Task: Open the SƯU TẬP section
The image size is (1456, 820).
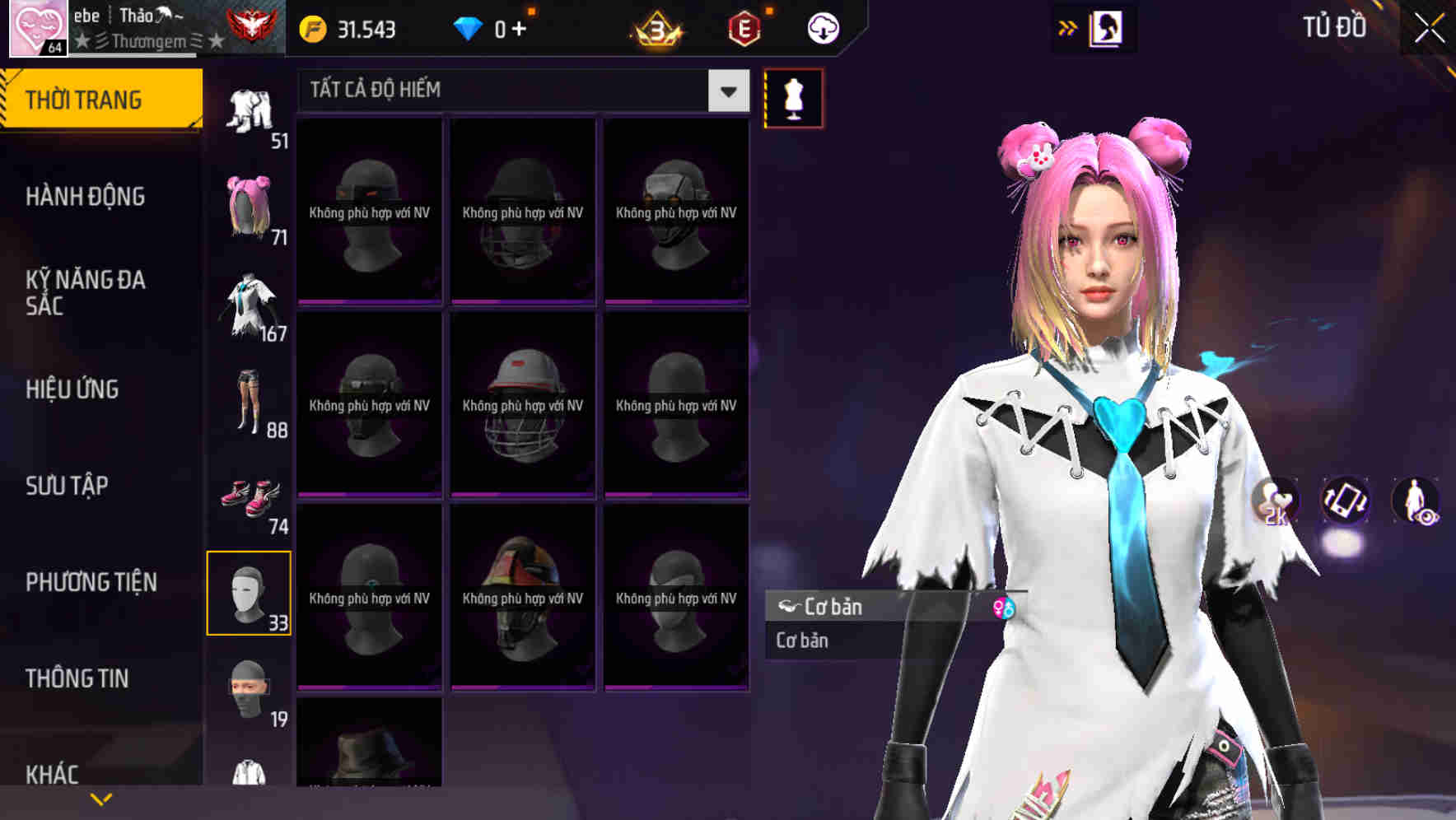Action: (66, 486)
